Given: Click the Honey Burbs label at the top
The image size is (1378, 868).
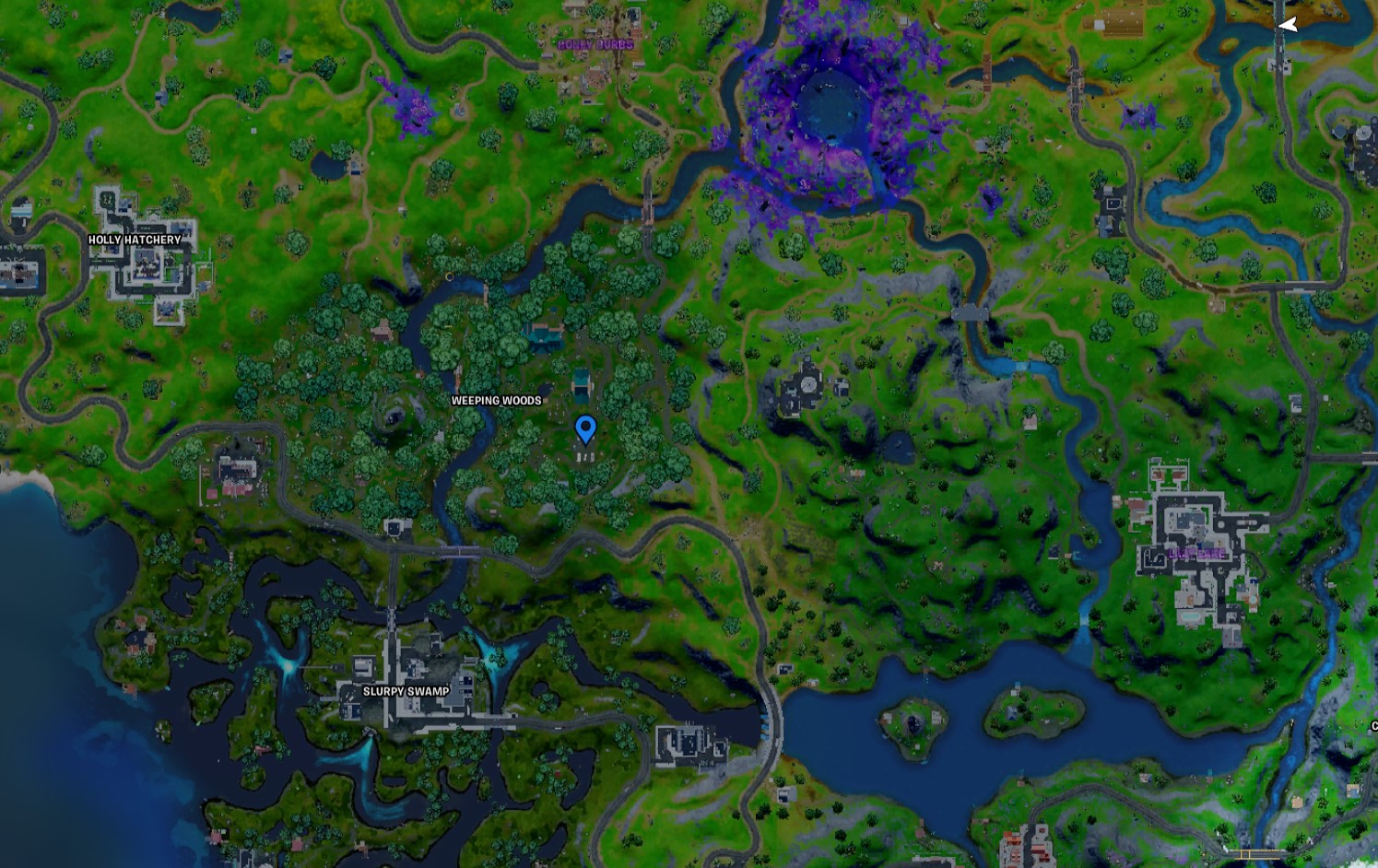Looking at the screenshot, I should pos(596,43).
